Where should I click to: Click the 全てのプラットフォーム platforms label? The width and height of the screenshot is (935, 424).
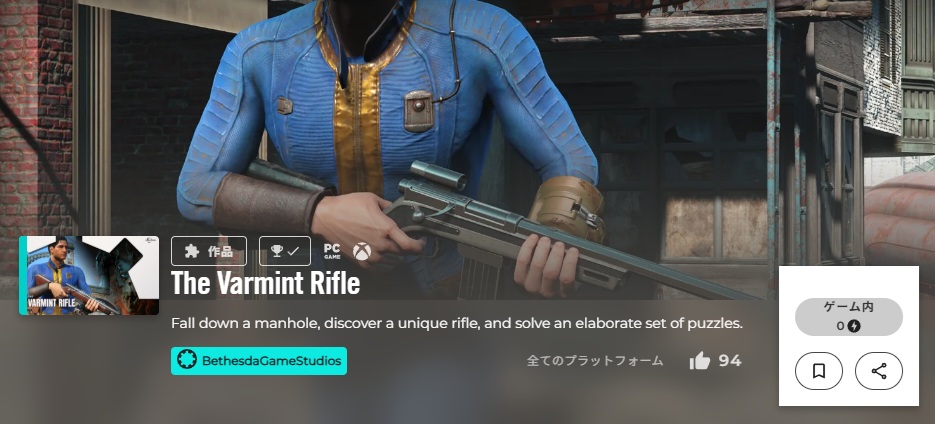pyautogui.click(x=595, y=361)
